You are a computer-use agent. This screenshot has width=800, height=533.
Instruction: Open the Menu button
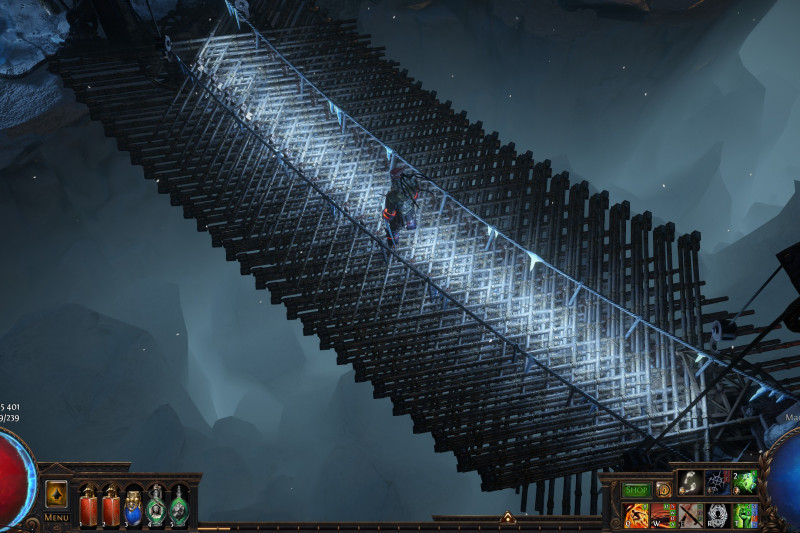tap(56, 517)
